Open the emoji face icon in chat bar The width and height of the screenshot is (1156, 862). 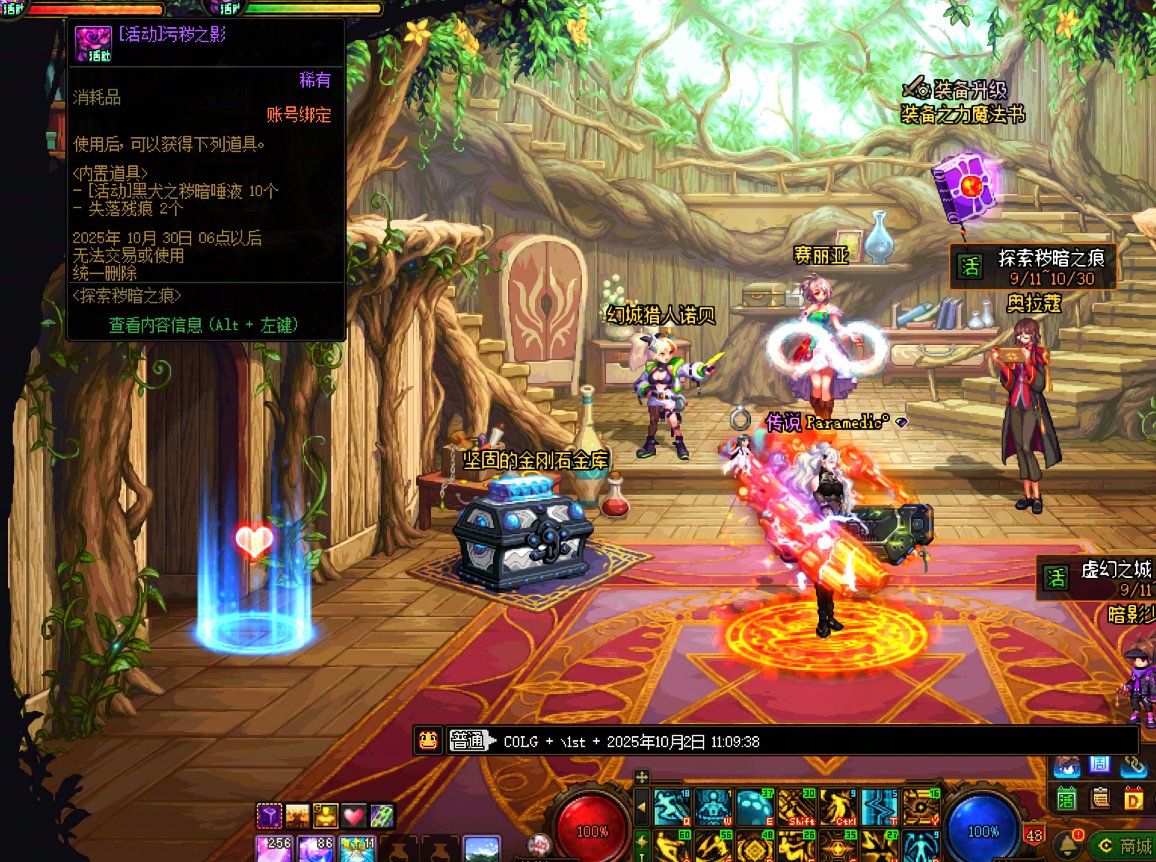point(428,741)
